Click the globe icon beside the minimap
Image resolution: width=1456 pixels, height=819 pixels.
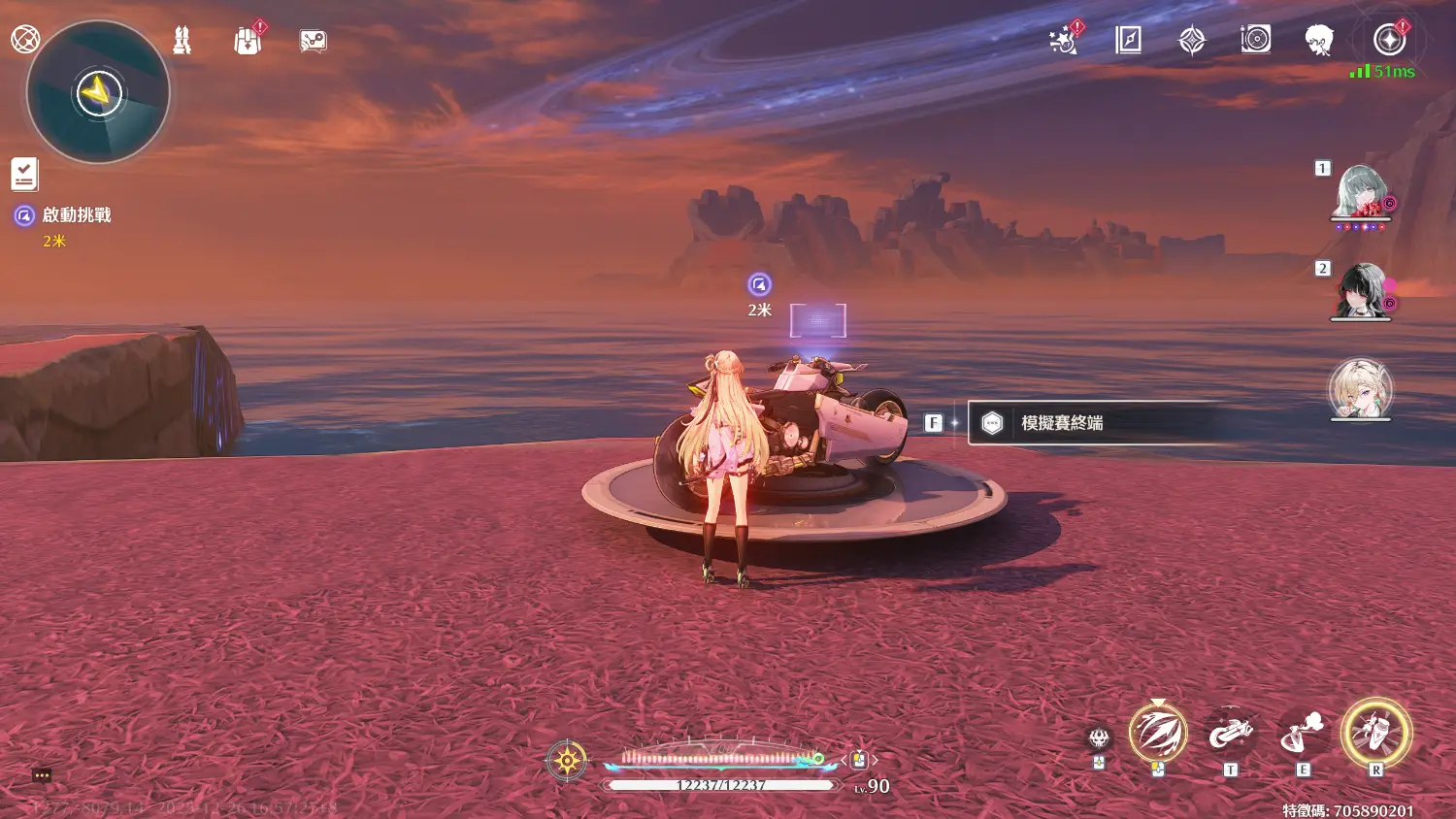point(24,39)
